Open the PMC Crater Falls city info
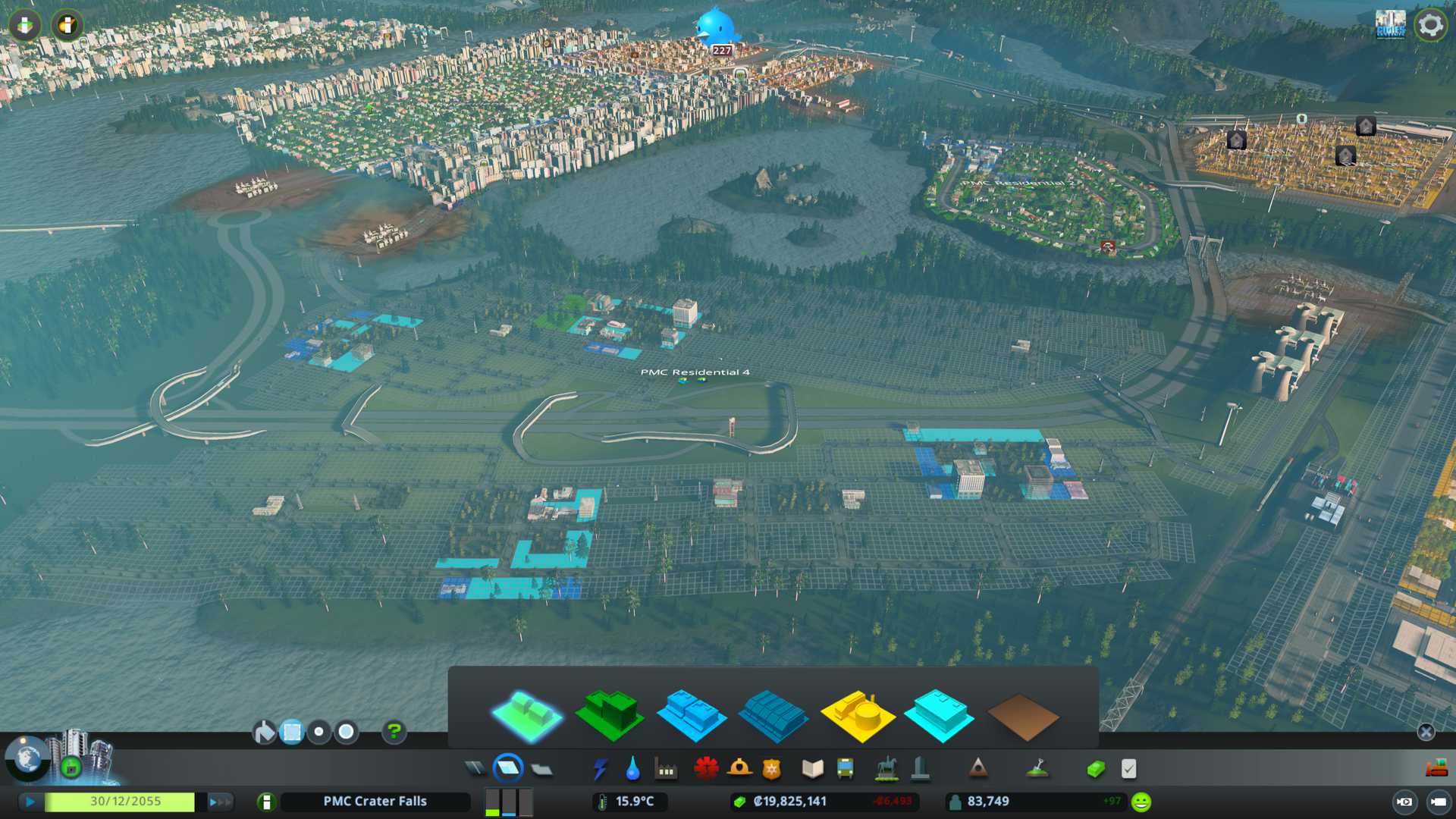 375,802
